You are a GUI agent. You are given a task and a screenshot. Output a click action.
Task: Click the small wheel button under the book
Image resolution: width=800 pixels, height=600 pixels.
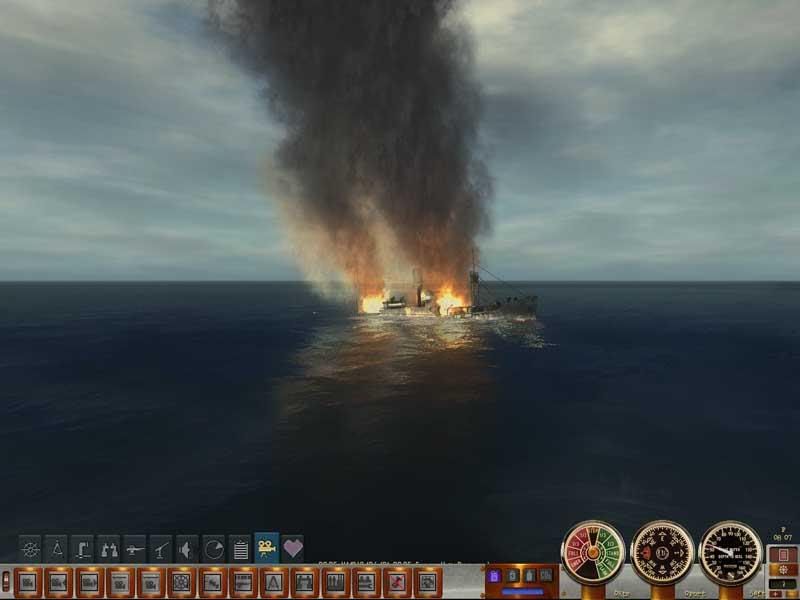(x=784, y=571)
